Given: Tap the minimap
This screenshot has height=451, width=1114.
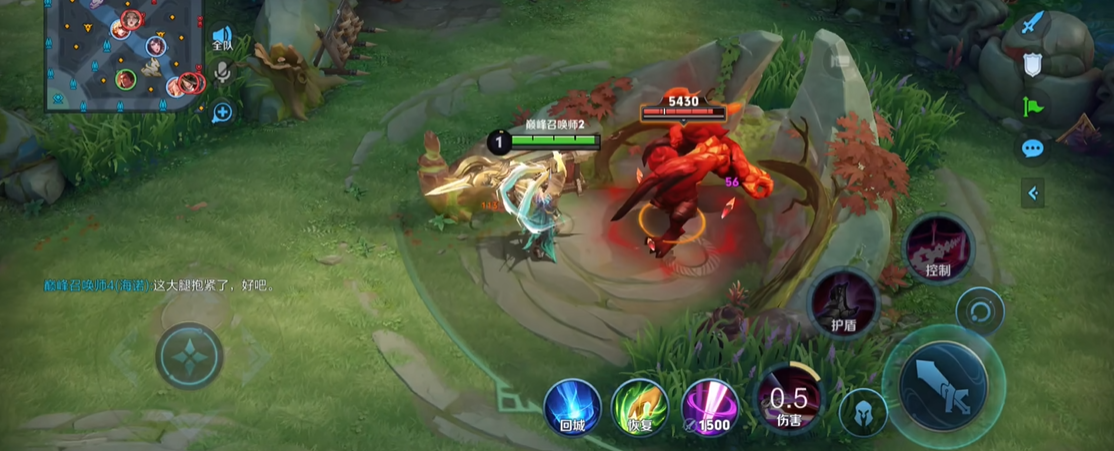Looking at the screenshot, I should [x=124, y=55].
